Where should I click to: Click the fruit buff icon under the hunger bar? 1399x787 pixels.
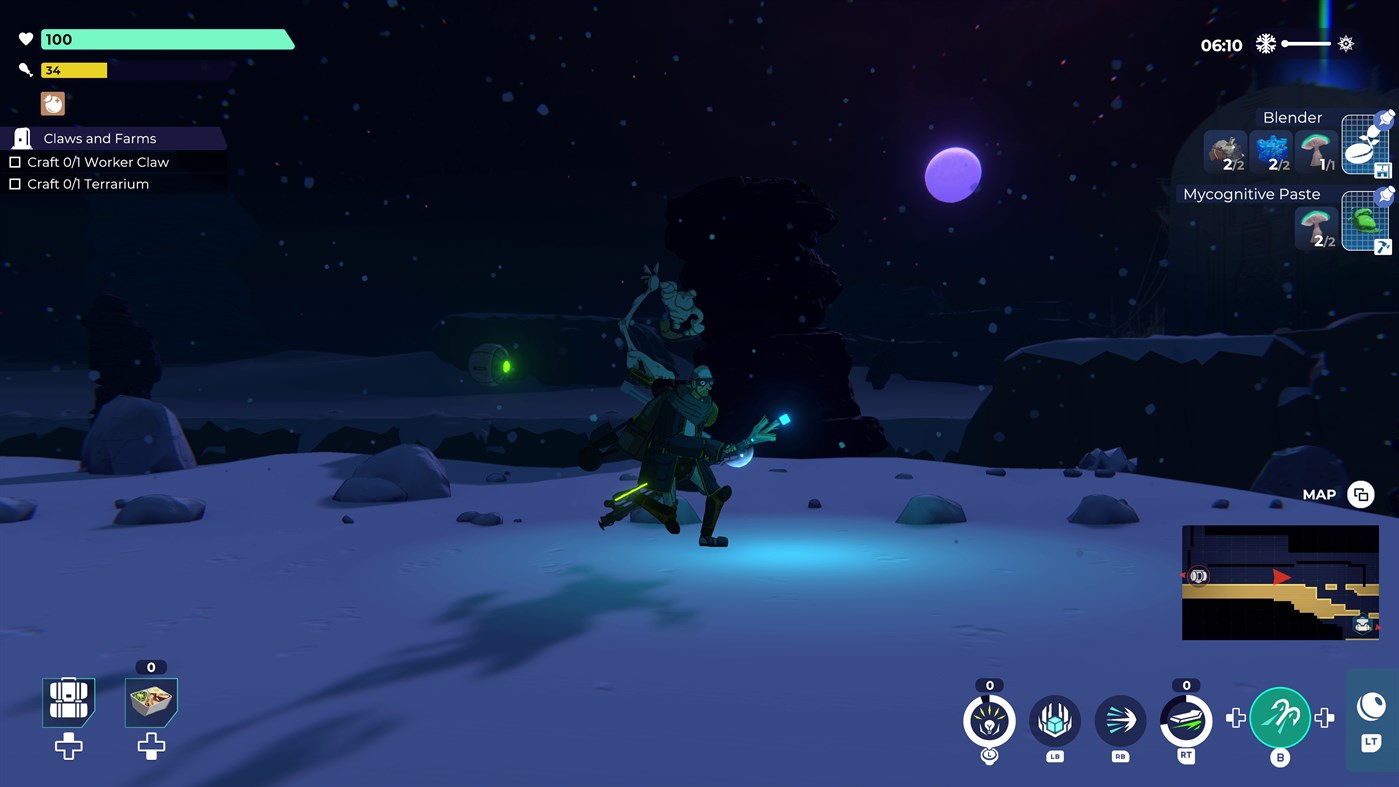point(52,103)
